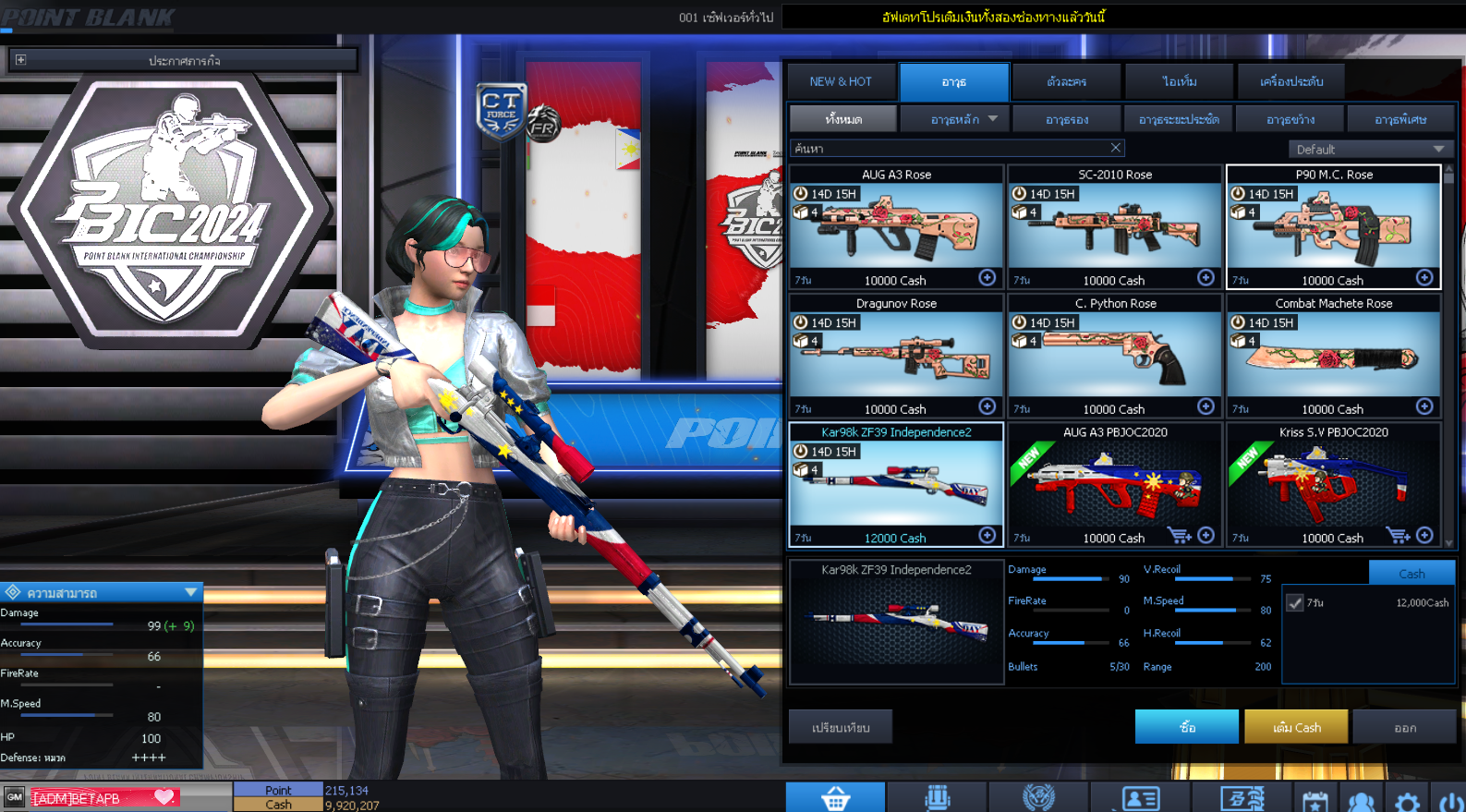Image resolution: width=1466 pixels, height=812 pixels.
Task: Click the yellow เติม Cash button
Action: [x=1296, y=726]
